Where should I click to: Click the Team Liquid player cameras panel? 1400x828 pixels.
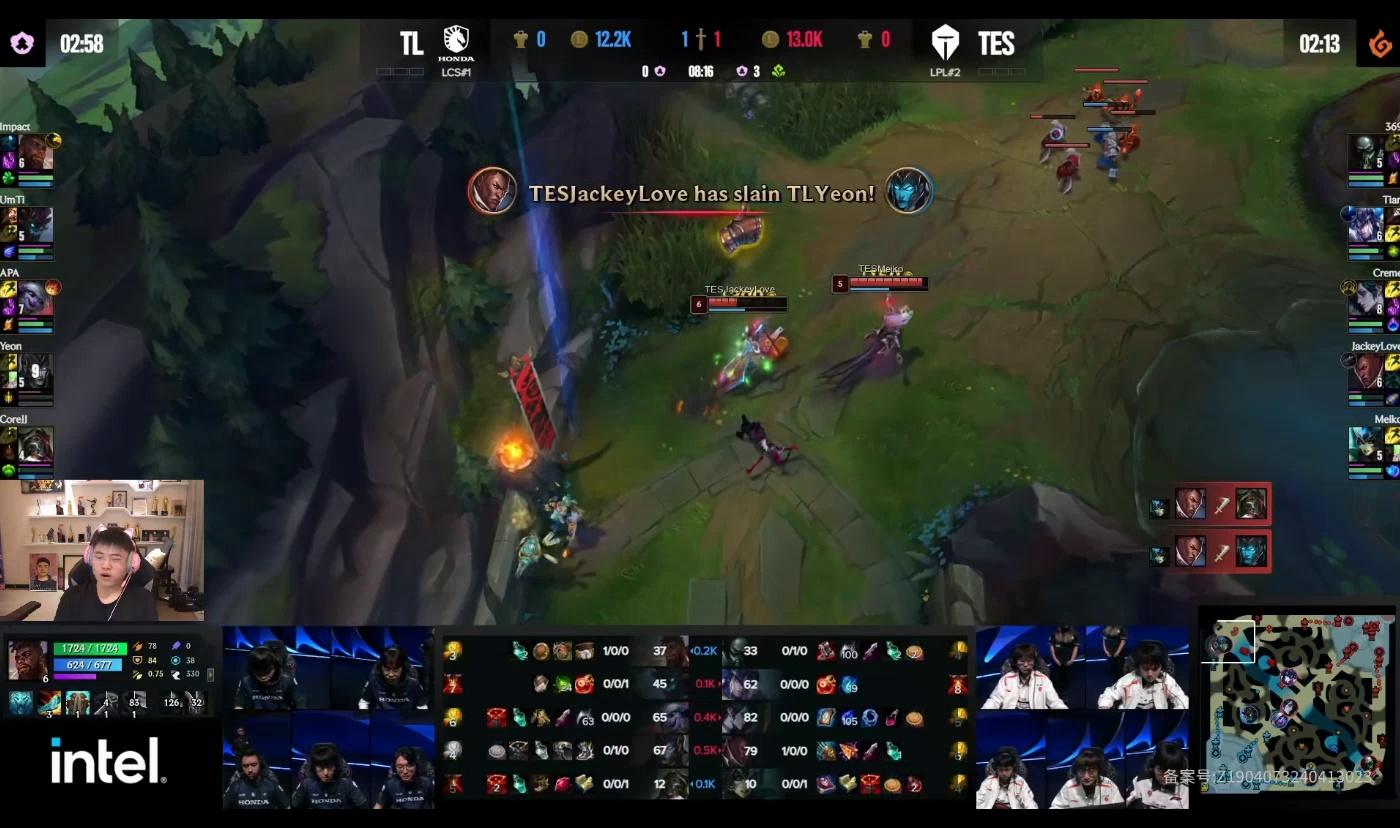pyautogui.click(x=328, y=717)
